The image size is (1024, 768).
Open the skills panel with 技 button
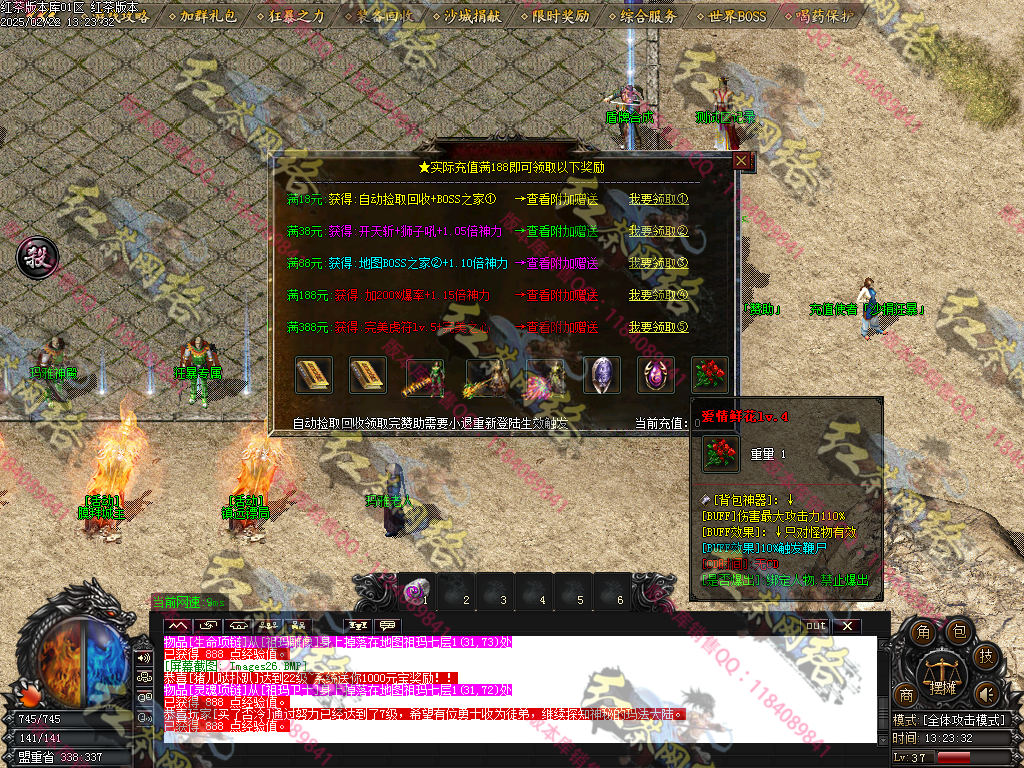tap(986, 656)
